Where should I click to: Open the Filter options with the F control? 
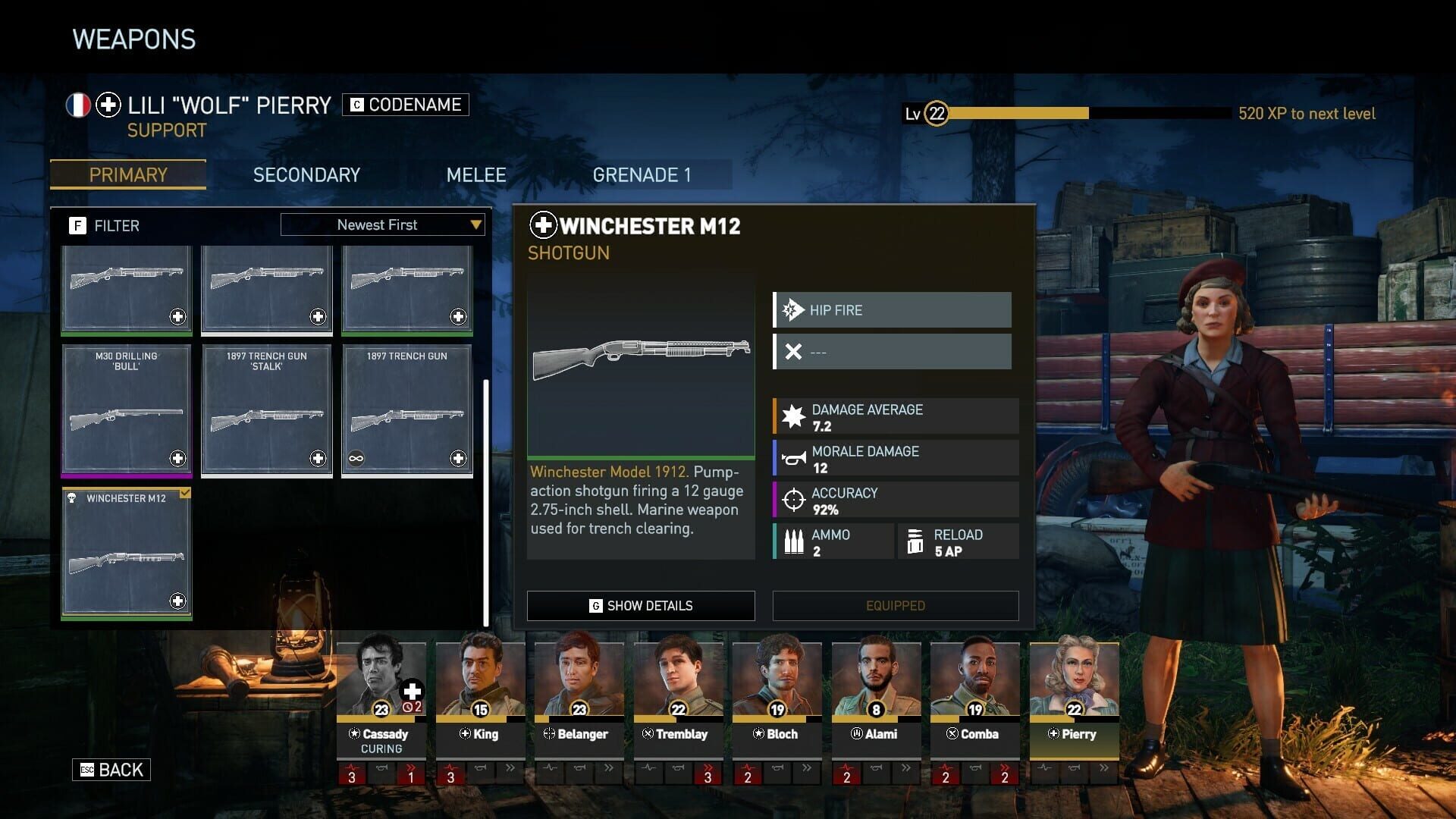[79, 225]
